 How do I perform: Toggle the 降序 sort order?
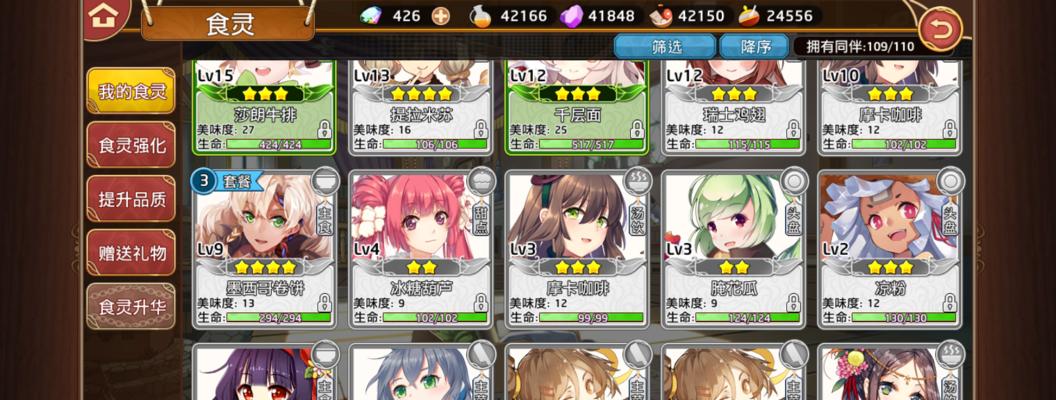[x=756, y=46]
